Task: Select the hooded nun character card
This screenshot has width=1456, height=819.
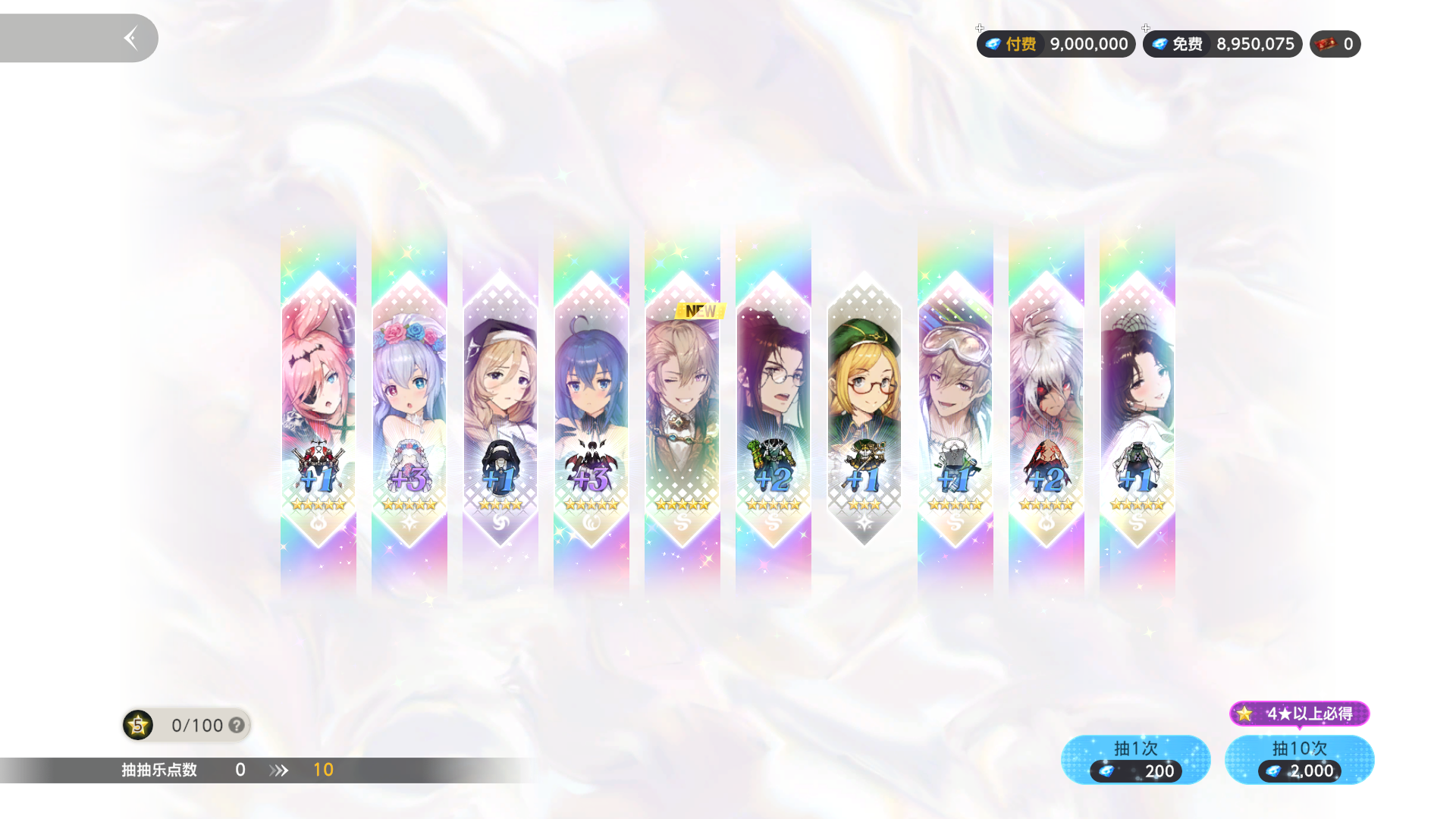Action: 500,409
